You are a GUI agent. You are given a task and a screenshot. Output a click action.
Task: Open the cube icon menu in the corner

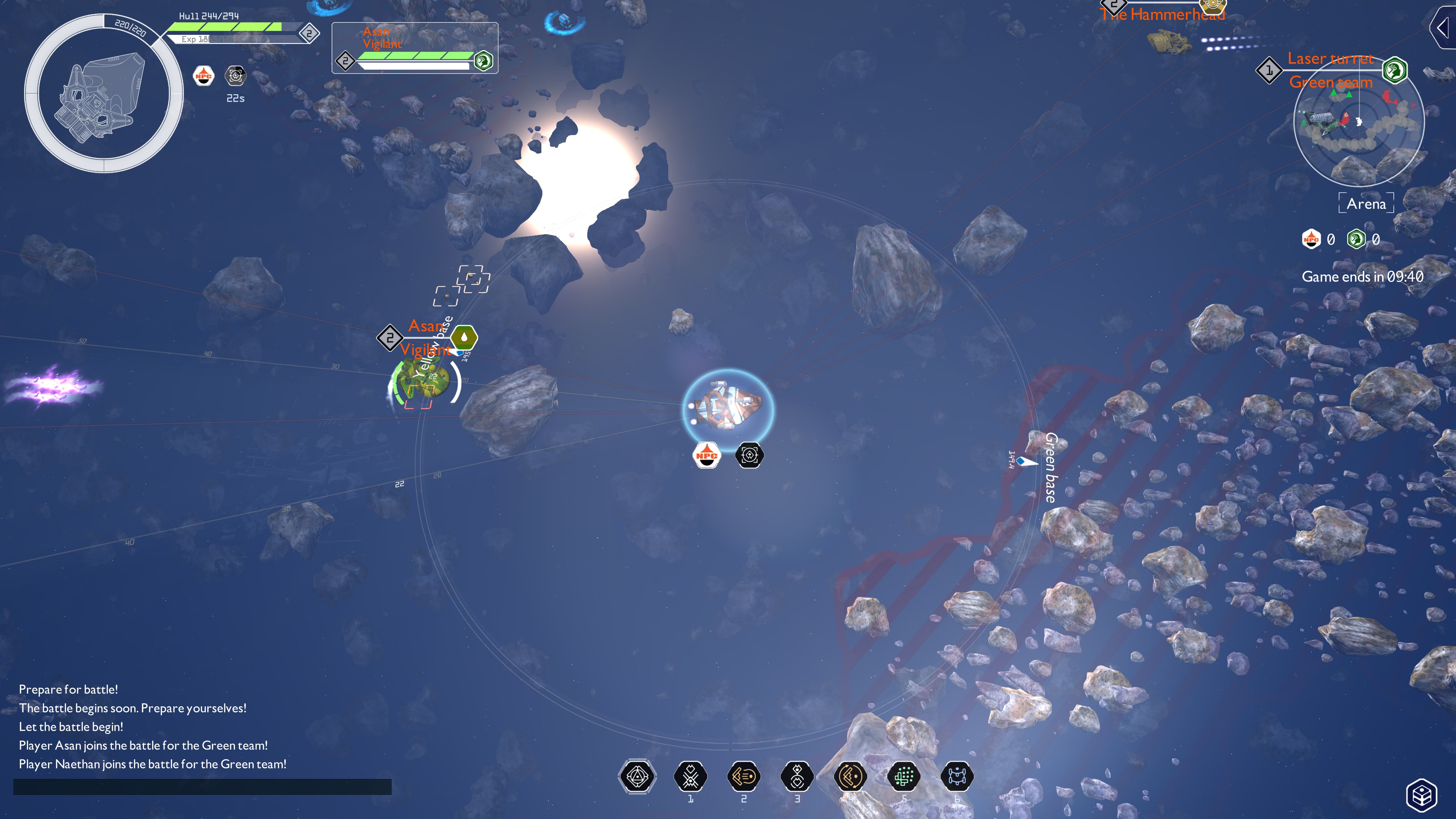click(1422, 795)
